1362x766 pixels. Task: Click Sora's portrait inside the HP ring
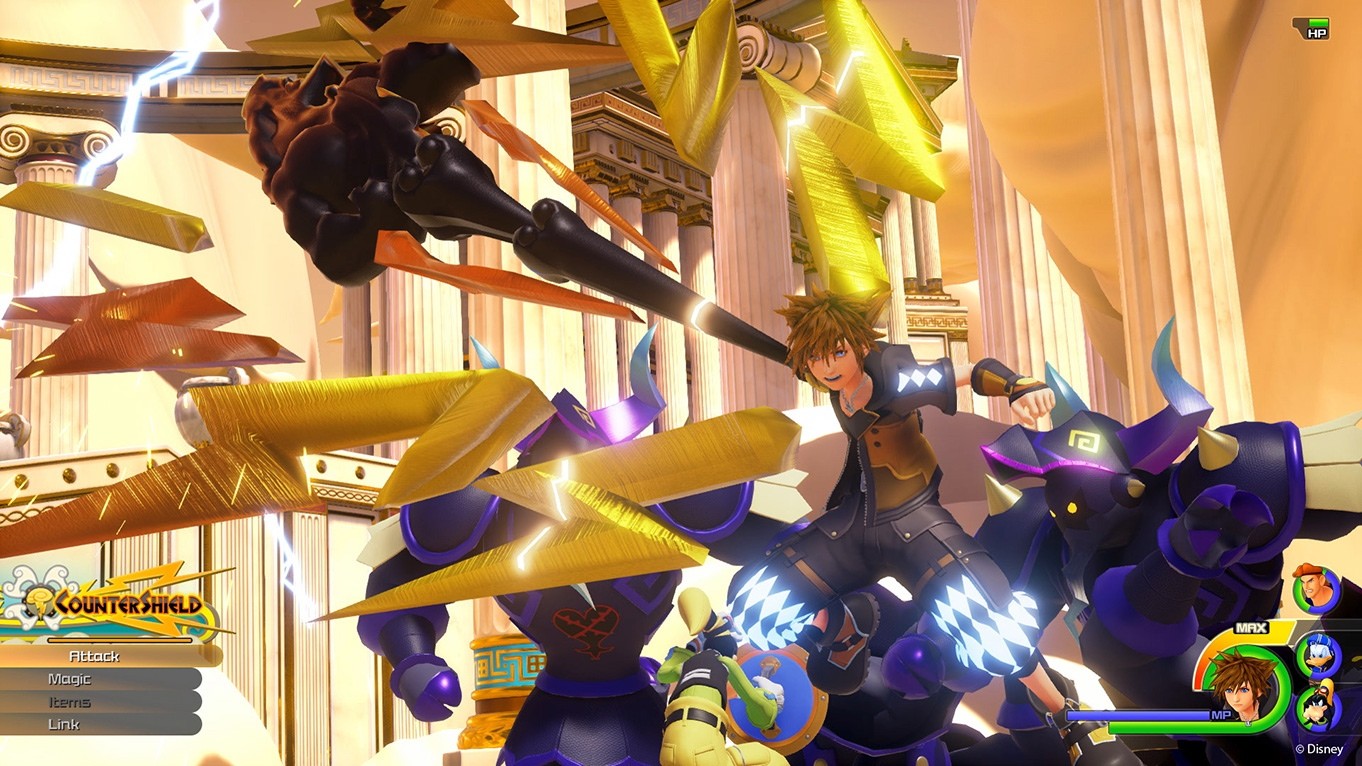tap(1242, 686)
